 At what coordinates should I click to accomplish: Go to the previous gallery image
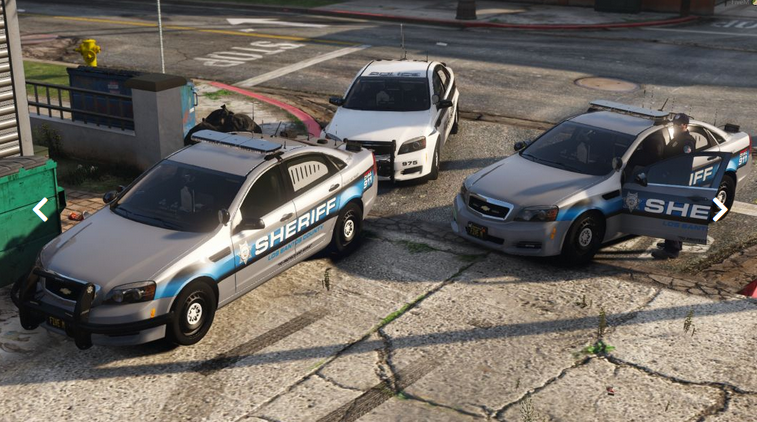pyautogui.click(x=40, y=210)
